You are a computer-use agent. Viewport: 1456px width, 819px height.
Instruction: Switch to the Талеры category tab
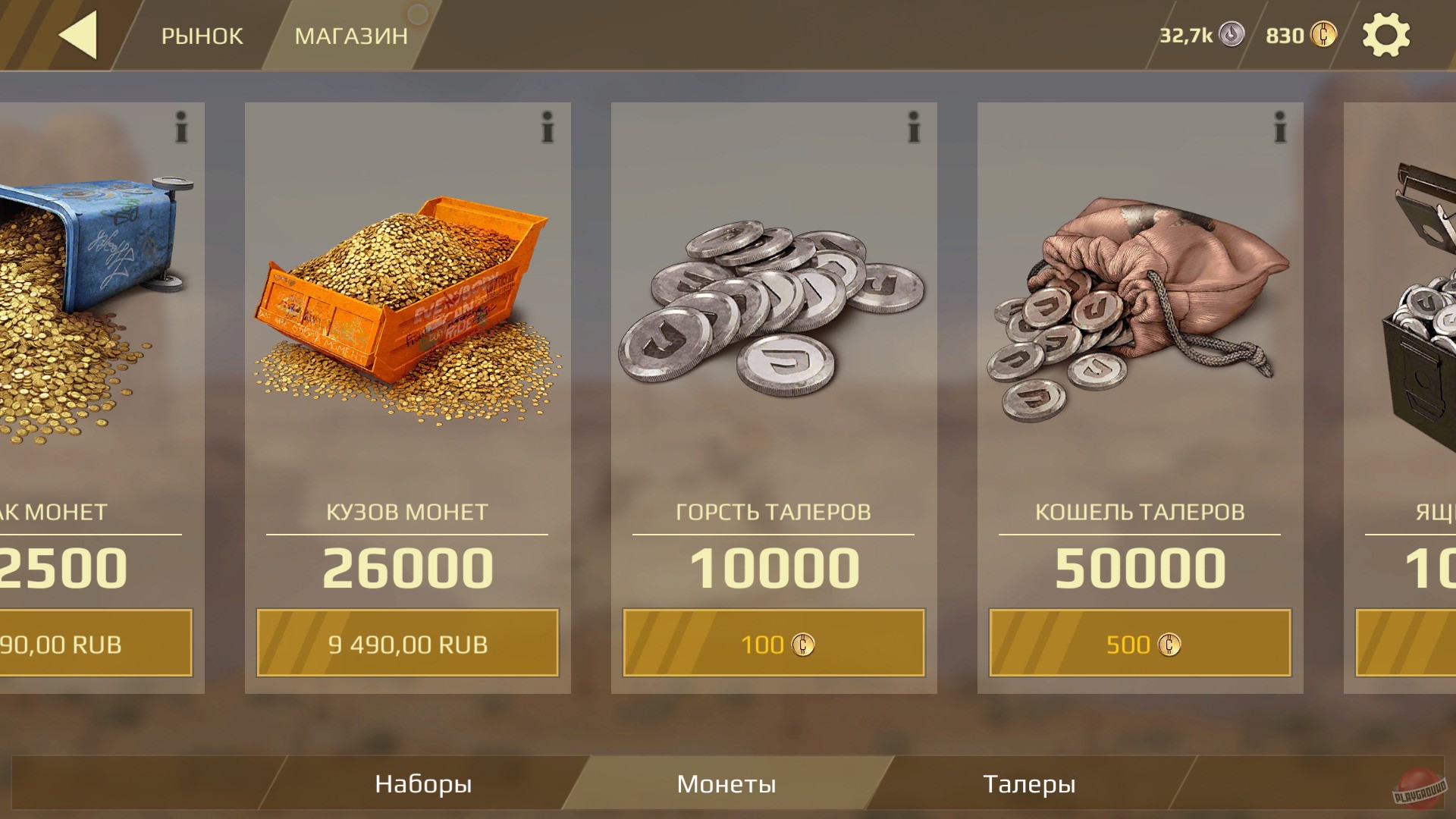tap(1030, 783)
